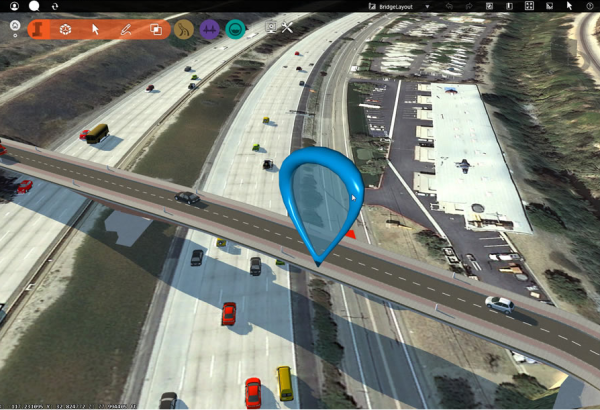Open the purple bridge design tools circle
Image resolution: width=600 pixels, height=410 pixels.
(210, 30)
